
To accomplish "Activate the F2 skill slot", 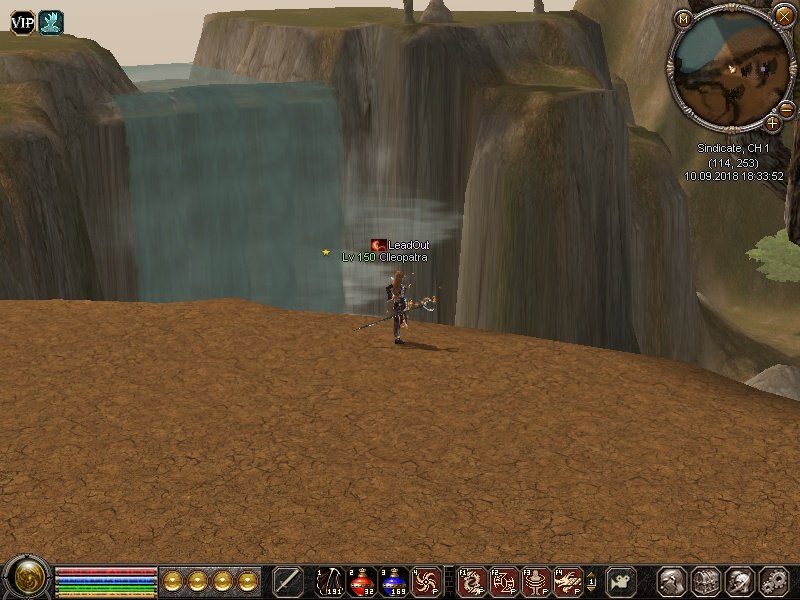I will 505,581.
